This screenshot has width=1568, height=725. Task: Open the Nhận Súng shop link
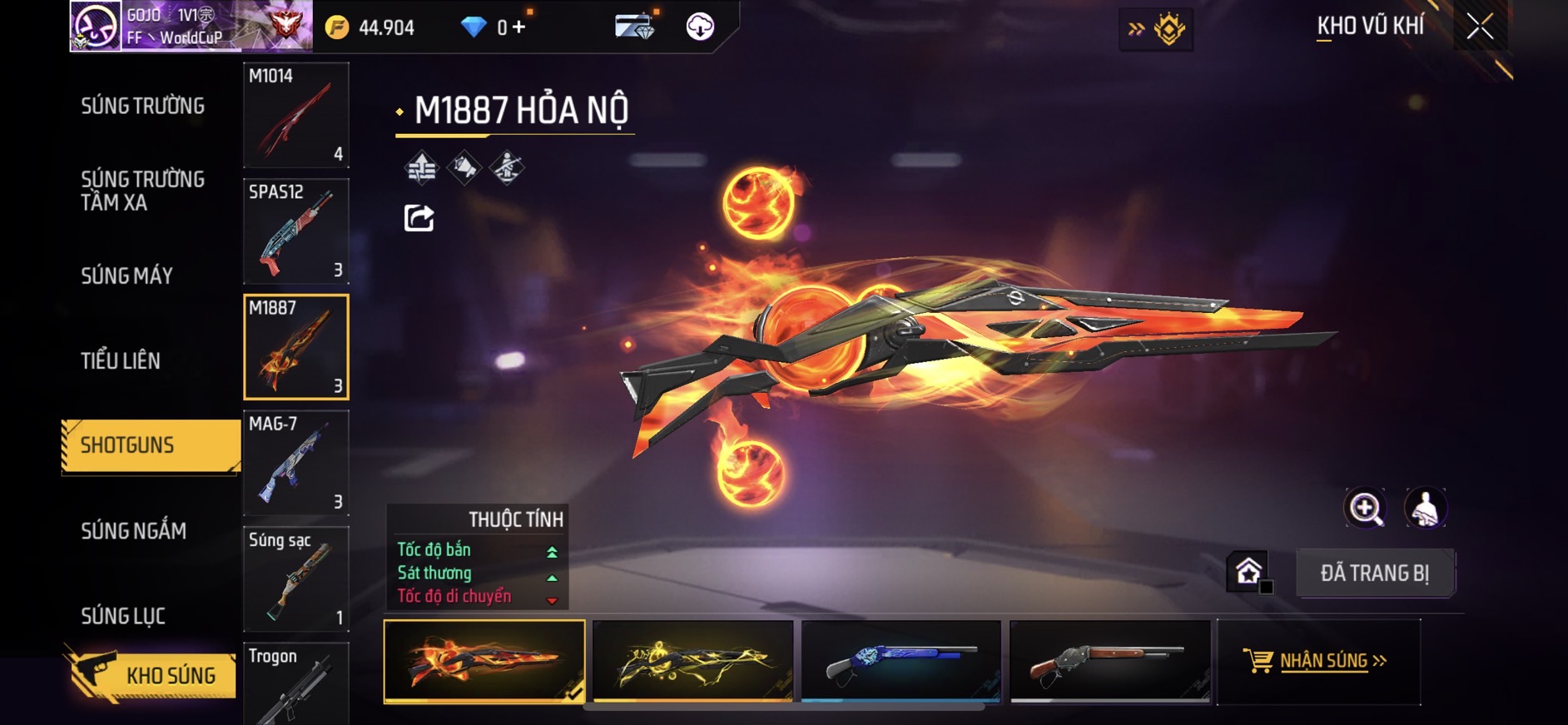[1318, 661]
